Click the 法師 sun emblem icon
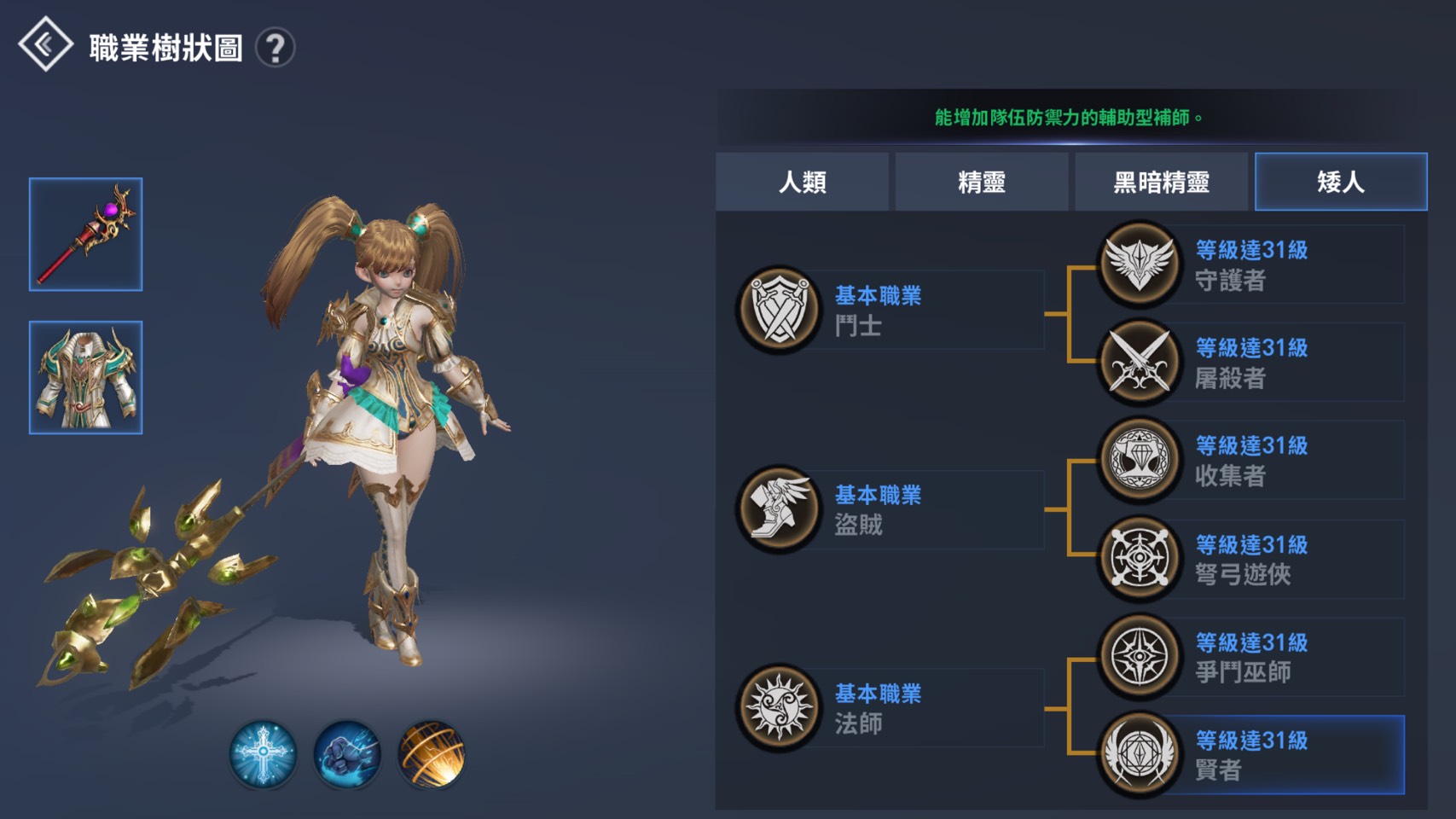The width and height of the screenshot is (1456, 819). click(x=779, y=706)
